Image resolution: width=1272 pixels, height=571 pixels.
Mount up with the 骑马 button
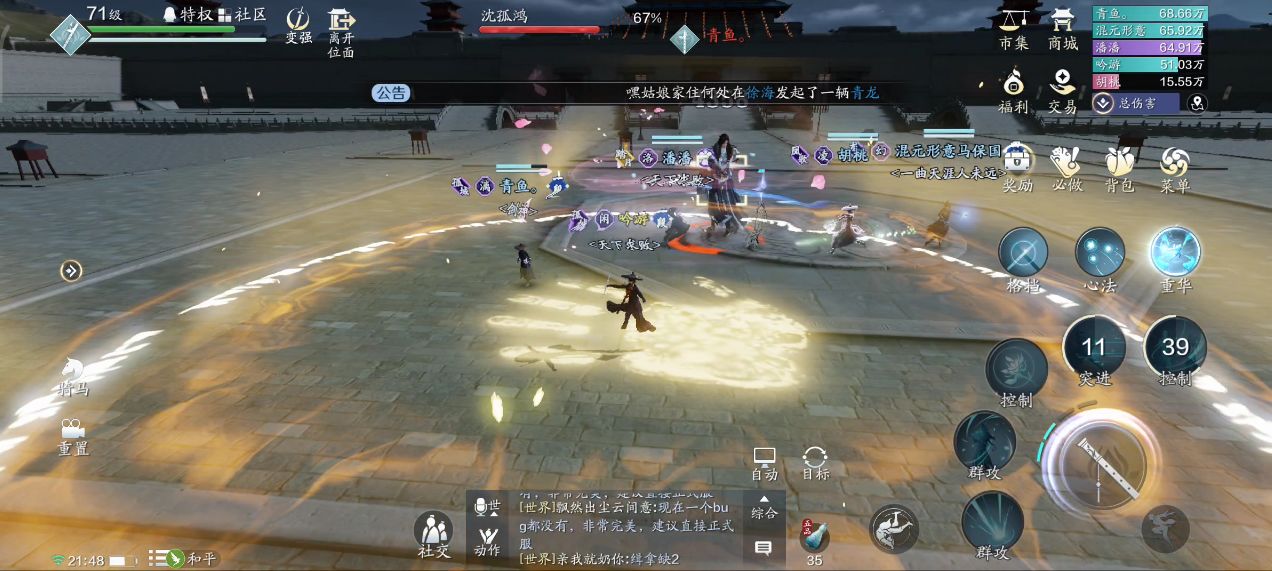tap(73, 374)
